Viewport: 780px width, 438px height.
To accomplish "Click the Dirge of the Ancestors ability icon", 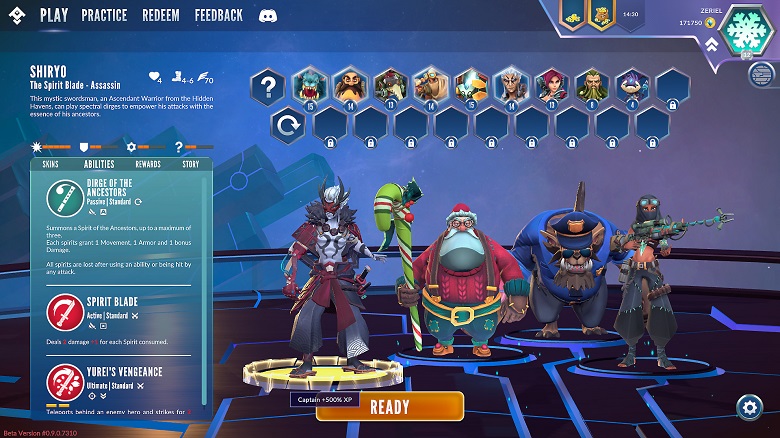I will point(66,198).
